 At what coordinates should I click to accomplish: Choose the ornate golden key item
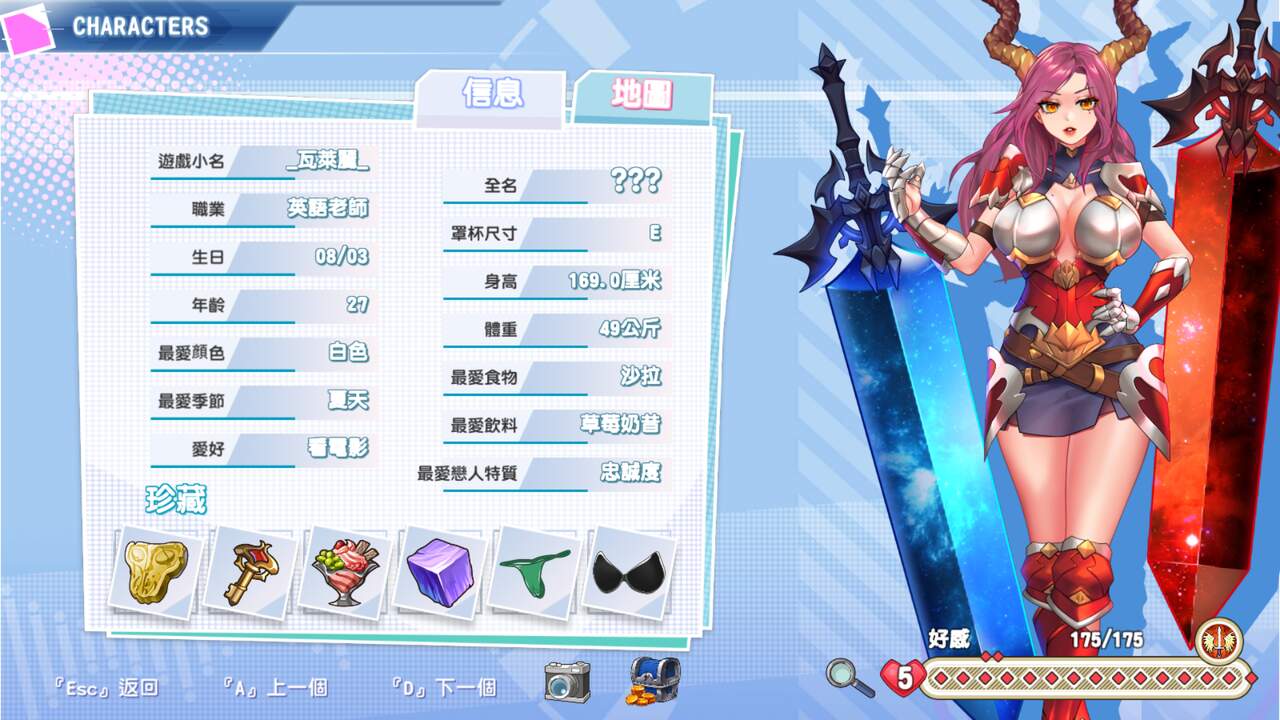249,571
